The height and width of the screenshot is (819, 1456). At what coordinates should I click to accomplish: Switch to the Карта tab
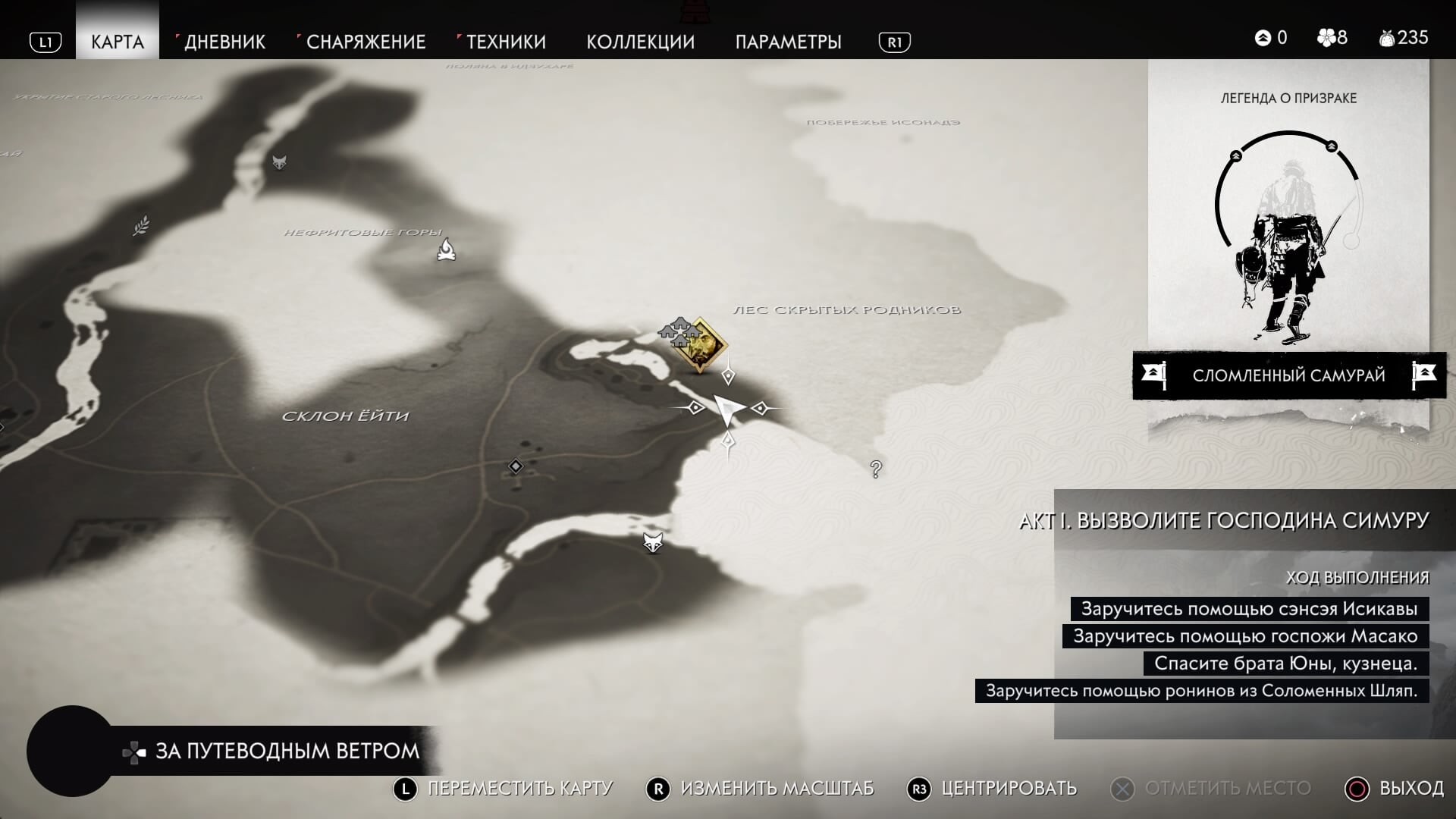click(x=118, y=42)
